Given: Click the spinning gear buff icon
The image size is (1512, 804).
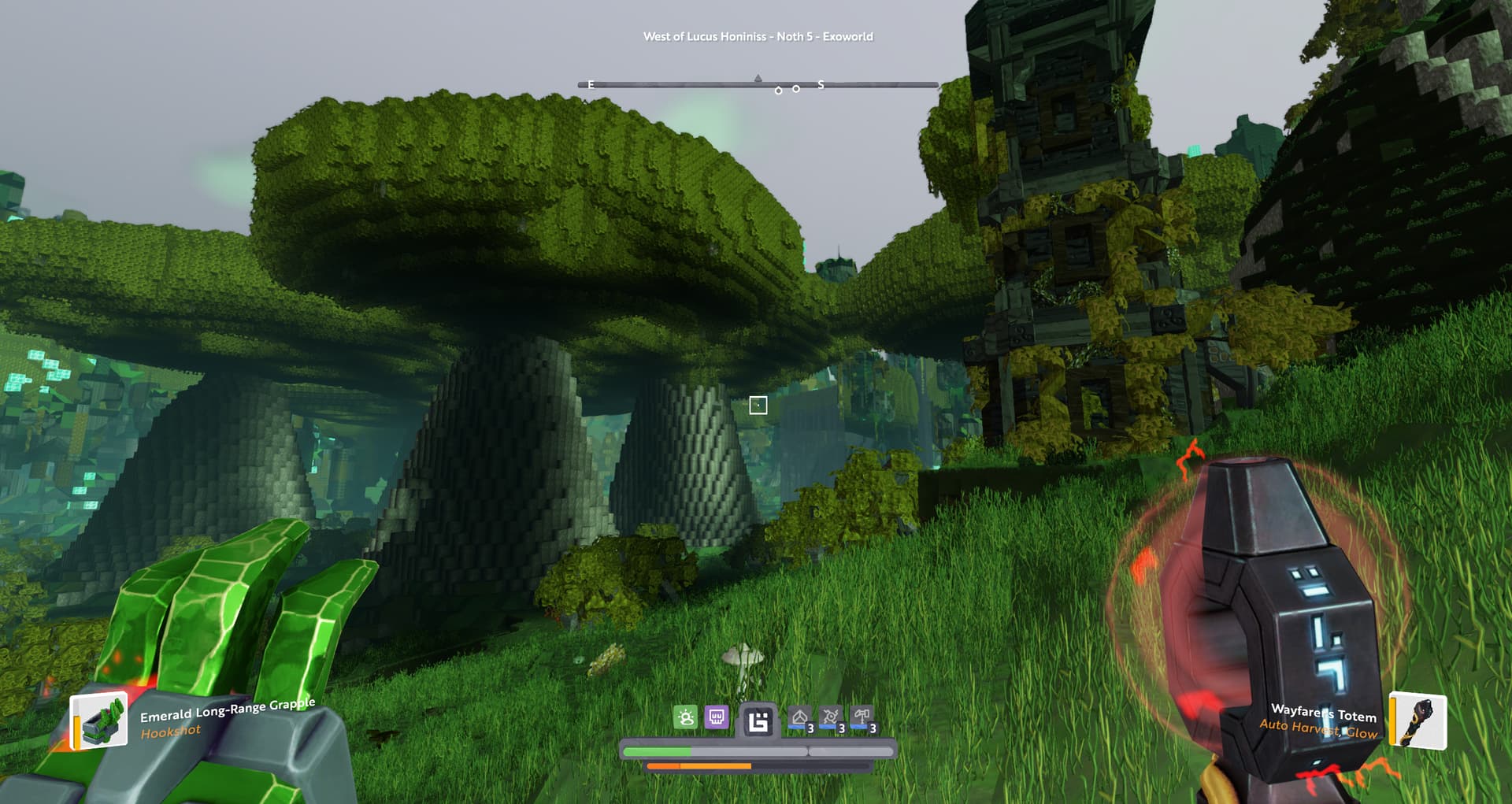Looking at the screenshot, I should click(x=831, y=717).
